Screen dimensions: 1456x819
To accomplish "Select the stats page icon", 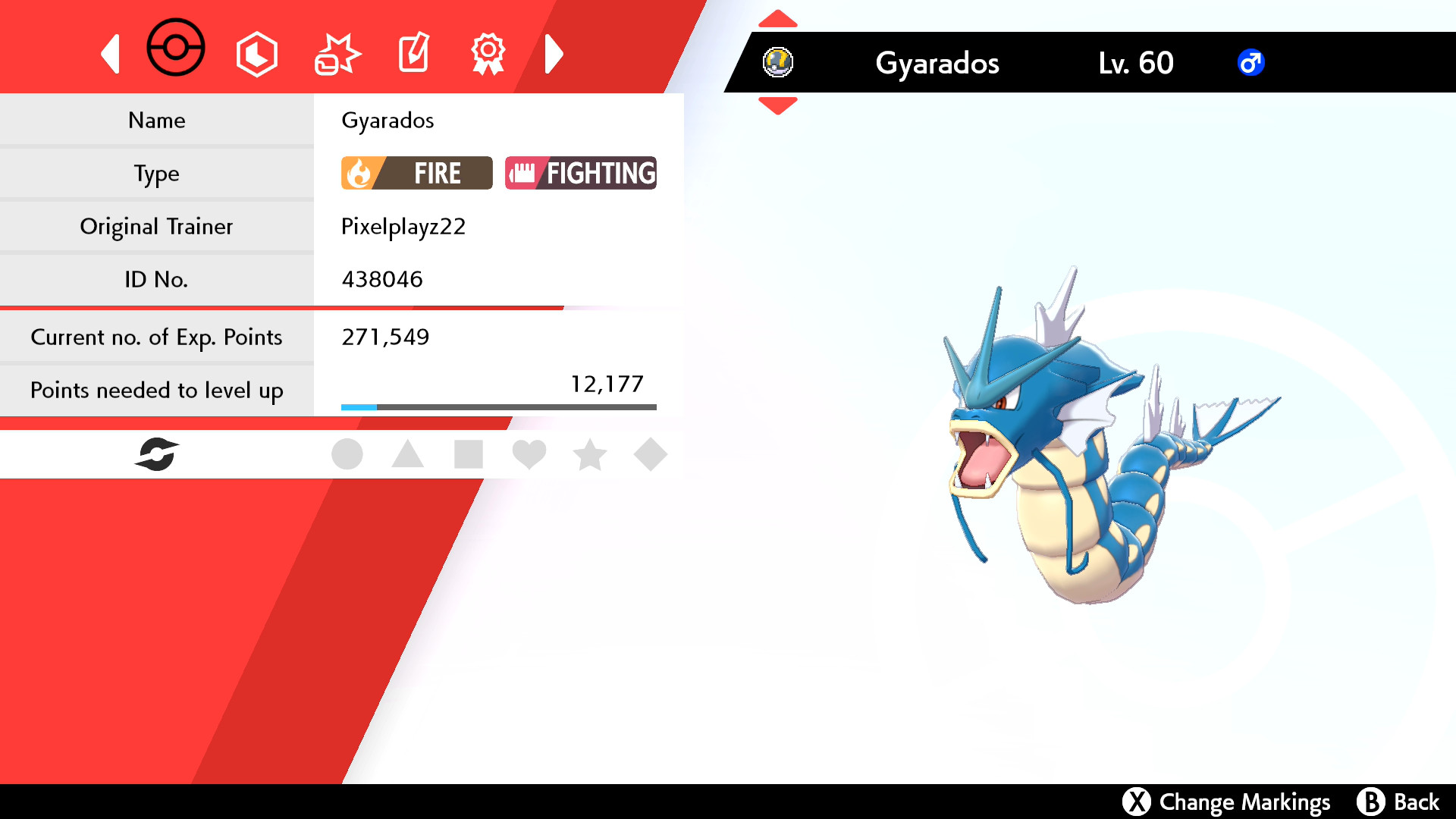I will [x=256, y=52].
